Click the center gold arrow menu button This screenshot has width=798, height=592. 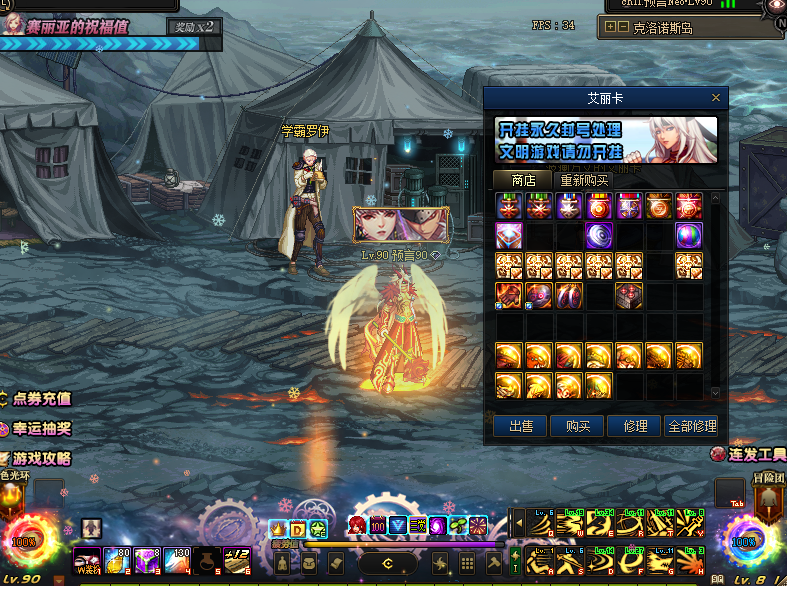pos(387,564)
